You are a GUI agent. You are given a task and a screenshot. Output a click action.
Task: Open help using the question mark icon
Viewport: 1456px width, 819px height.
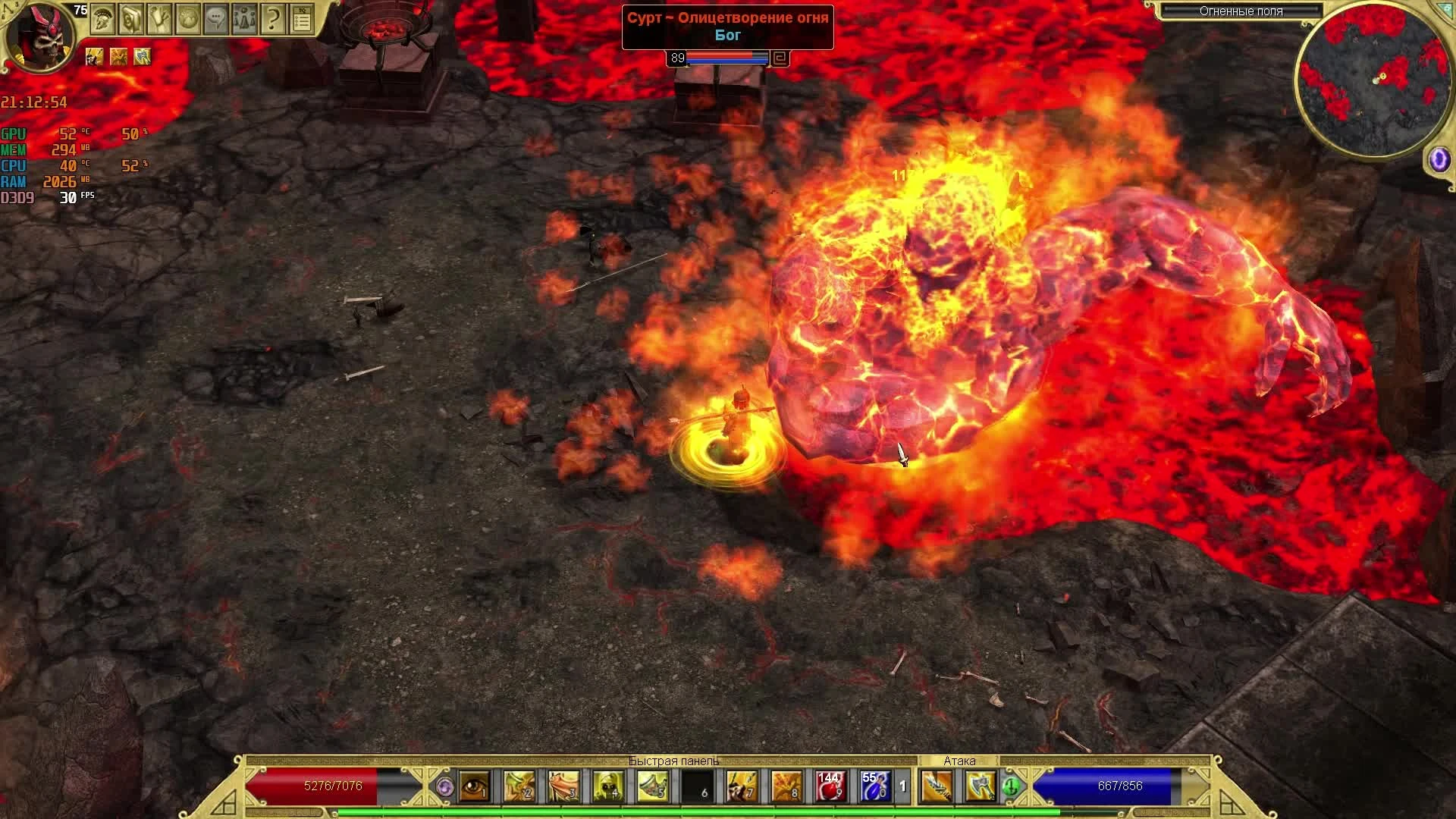(x=273, y=20)
